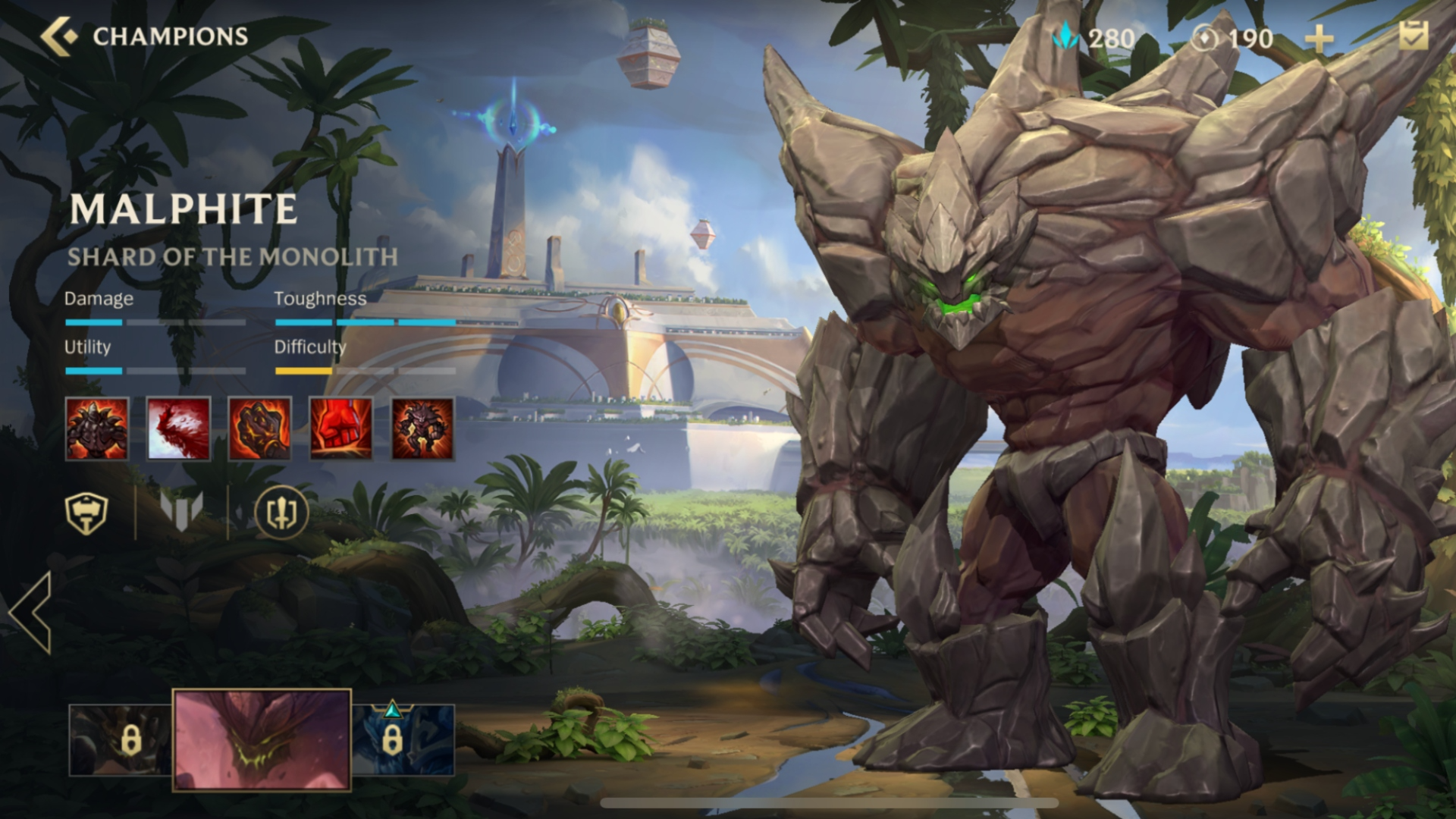Select the Seismic Shard ability icon
The height and width of the screenshot is (819, 1456).
[178, 428]
